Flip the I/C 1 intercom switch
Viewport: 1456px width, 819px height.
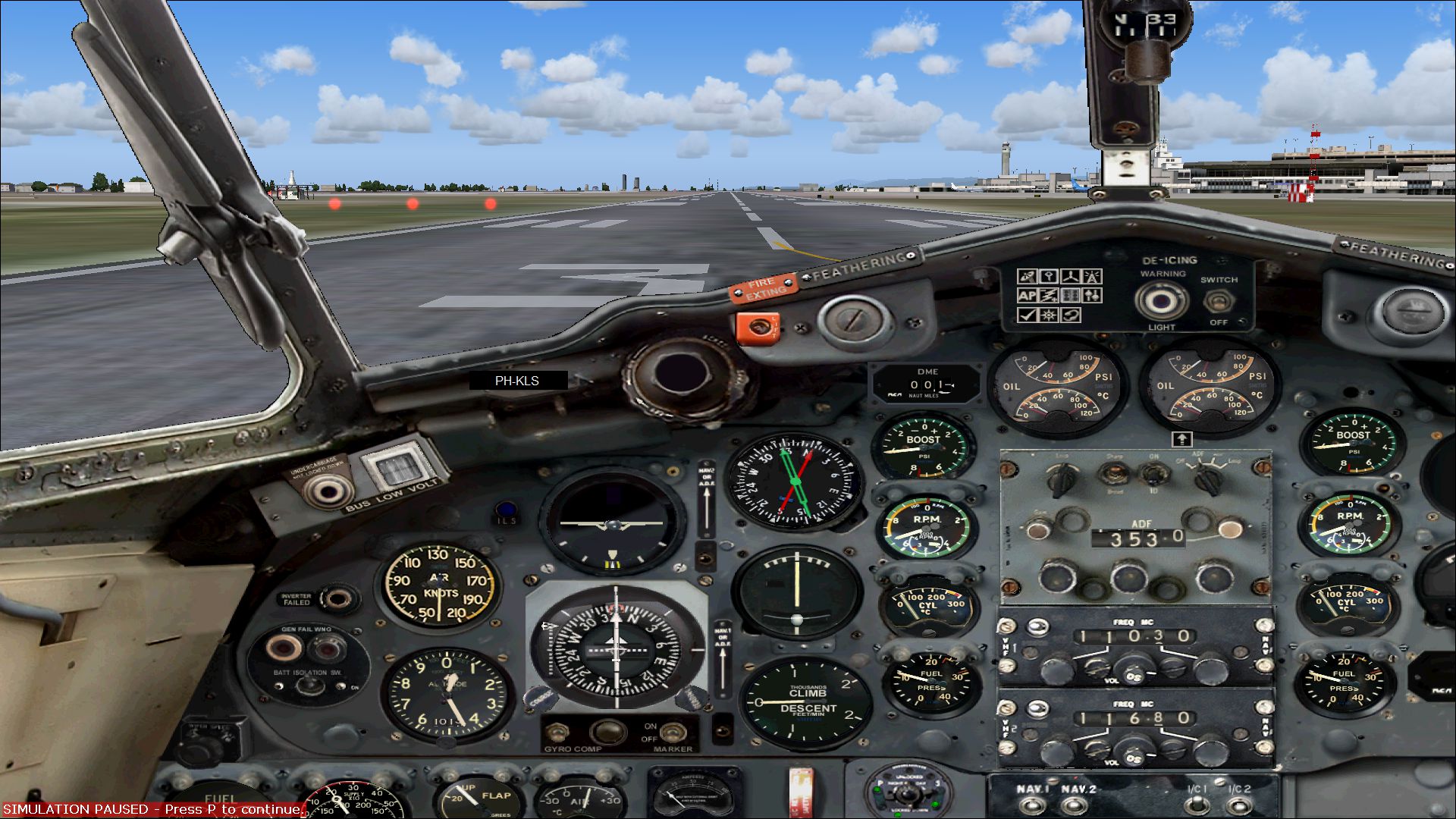pyautogui.click(x=1197, y=804)
